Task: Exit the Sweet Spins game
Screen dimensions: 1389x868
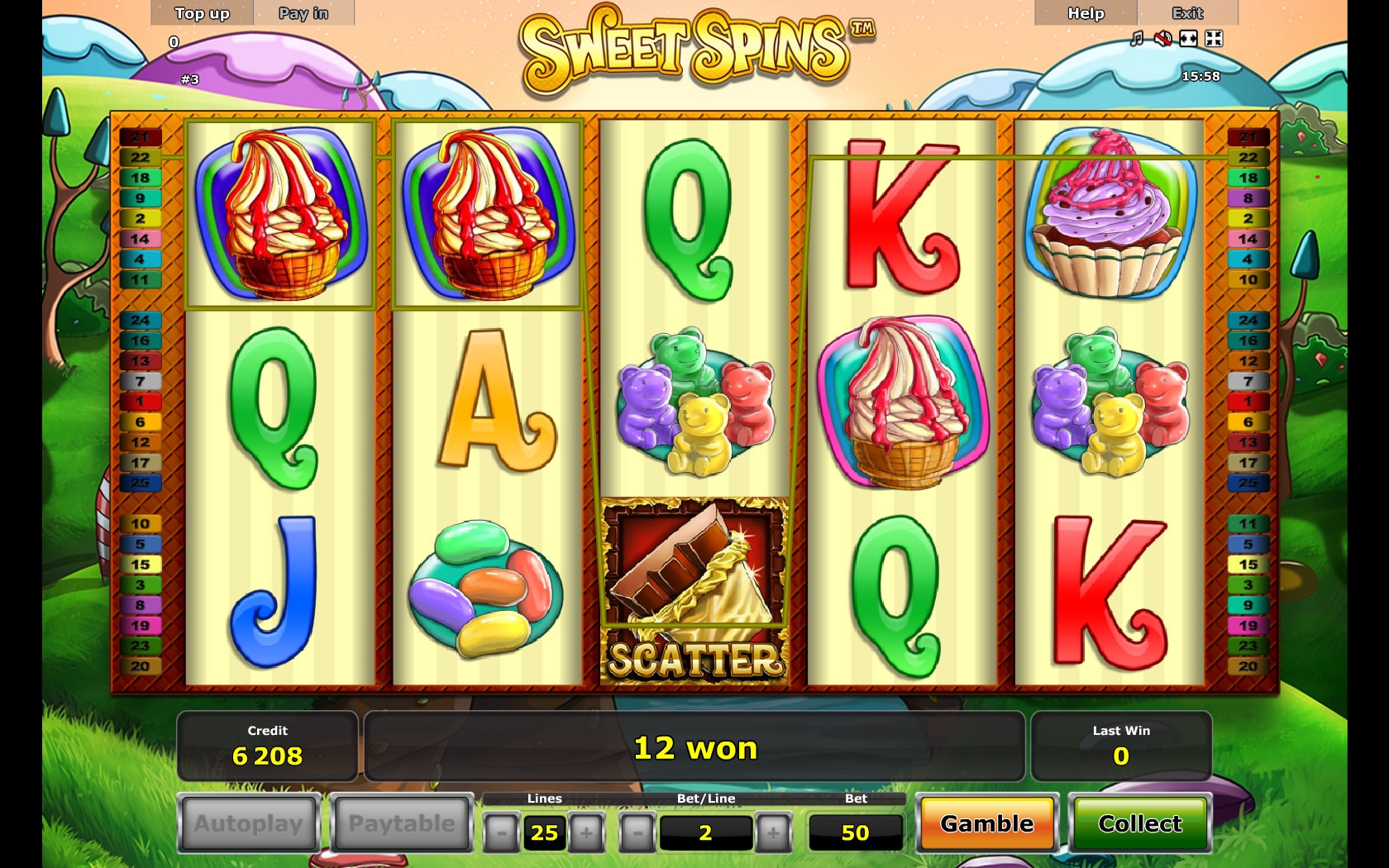Action: (1187, 13)
